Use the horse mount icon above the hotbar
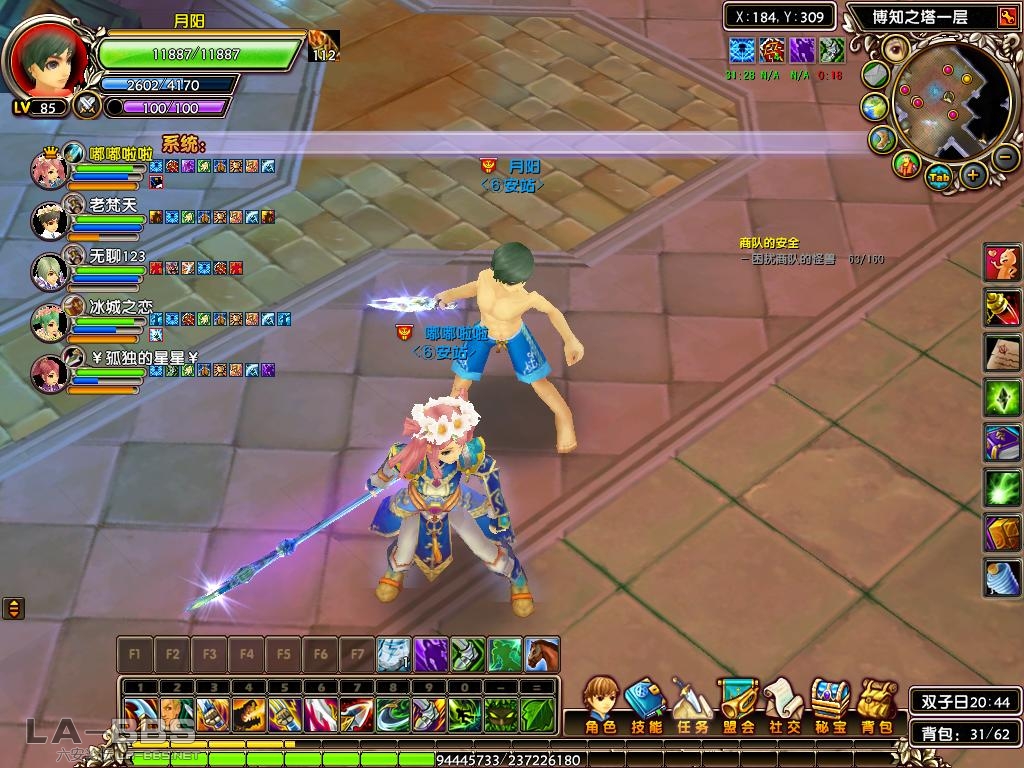 pos(542,655)
